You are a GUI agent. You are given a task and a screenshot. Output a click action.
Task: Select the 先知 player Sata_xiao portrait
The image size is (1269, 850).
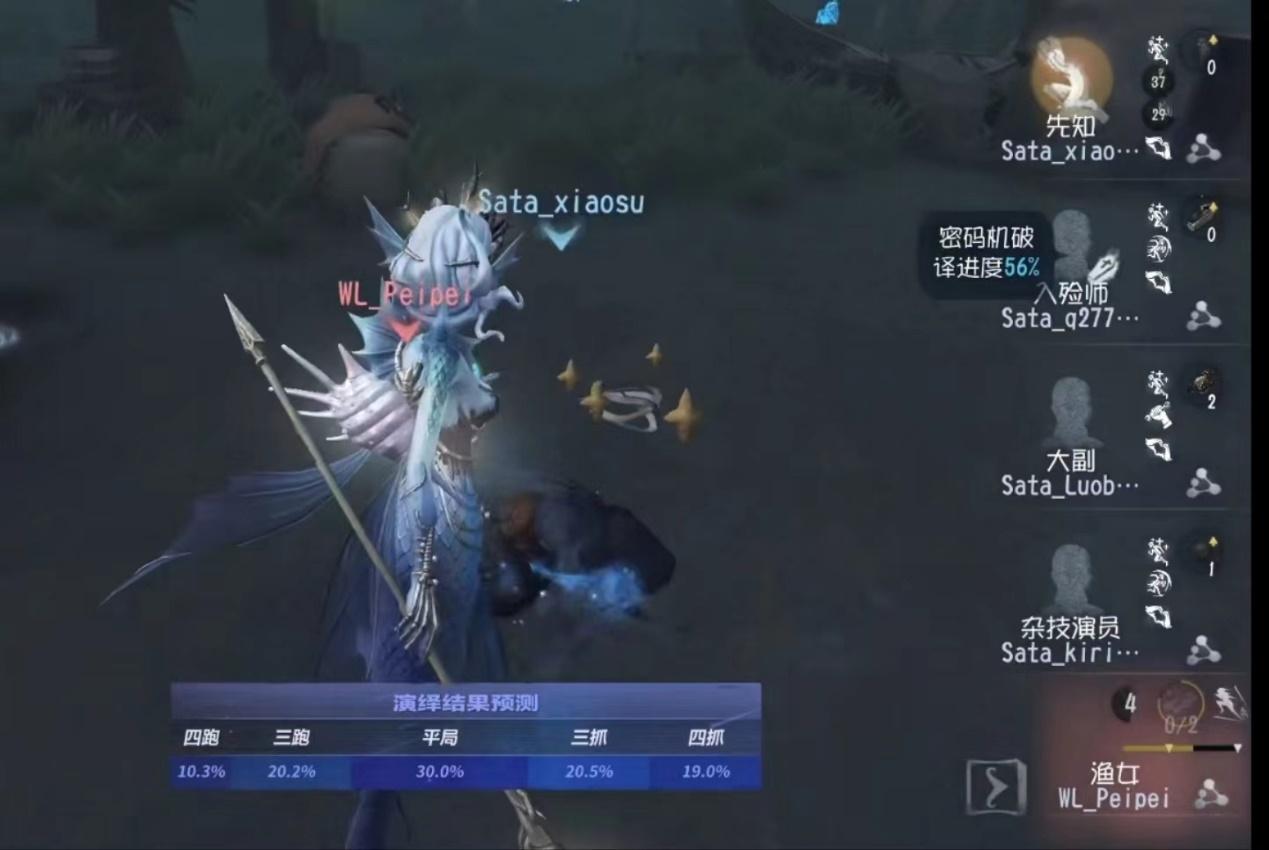(x=1071, y=78)
